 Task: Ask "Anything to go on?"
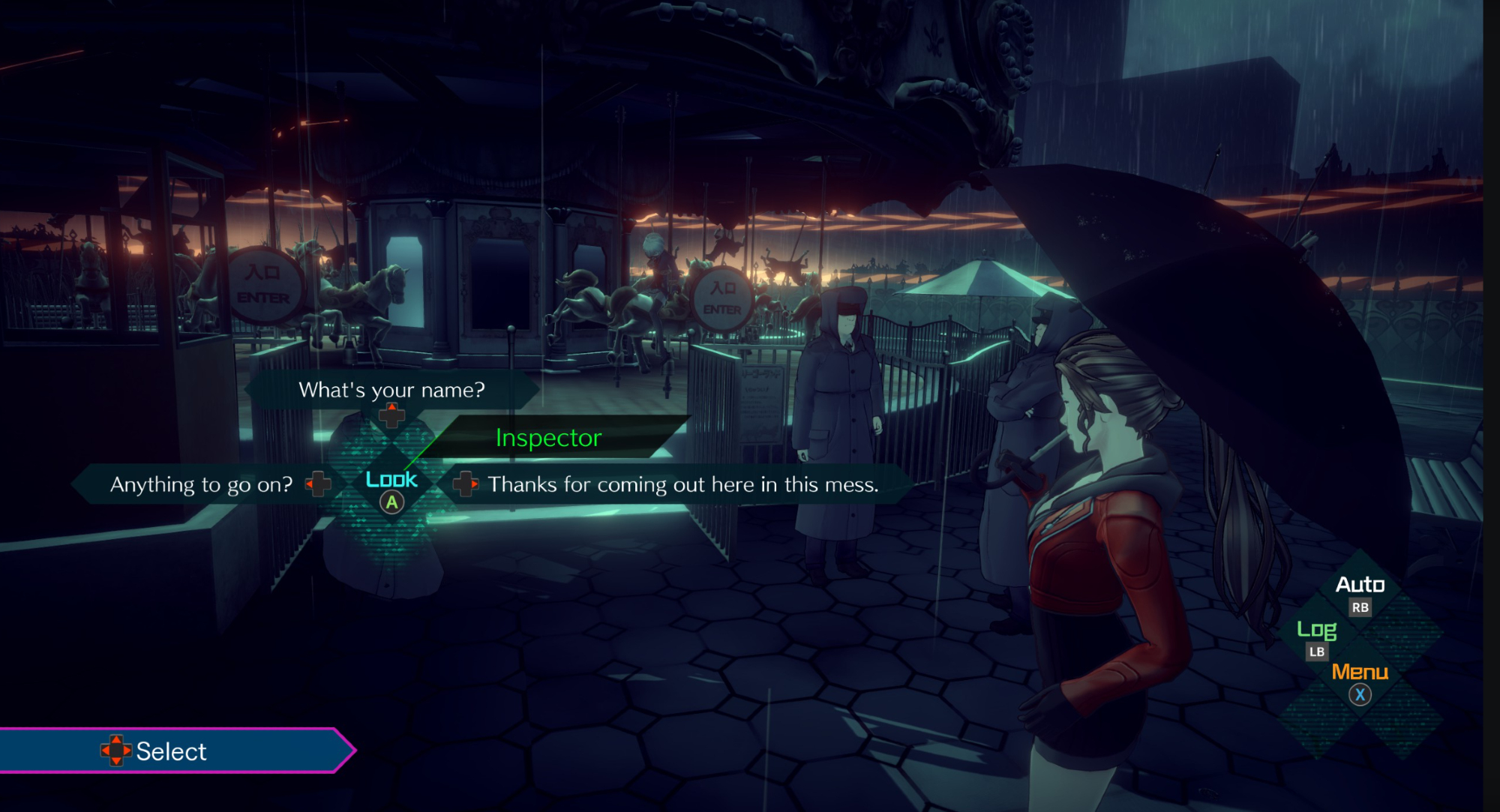pos(201,484)
